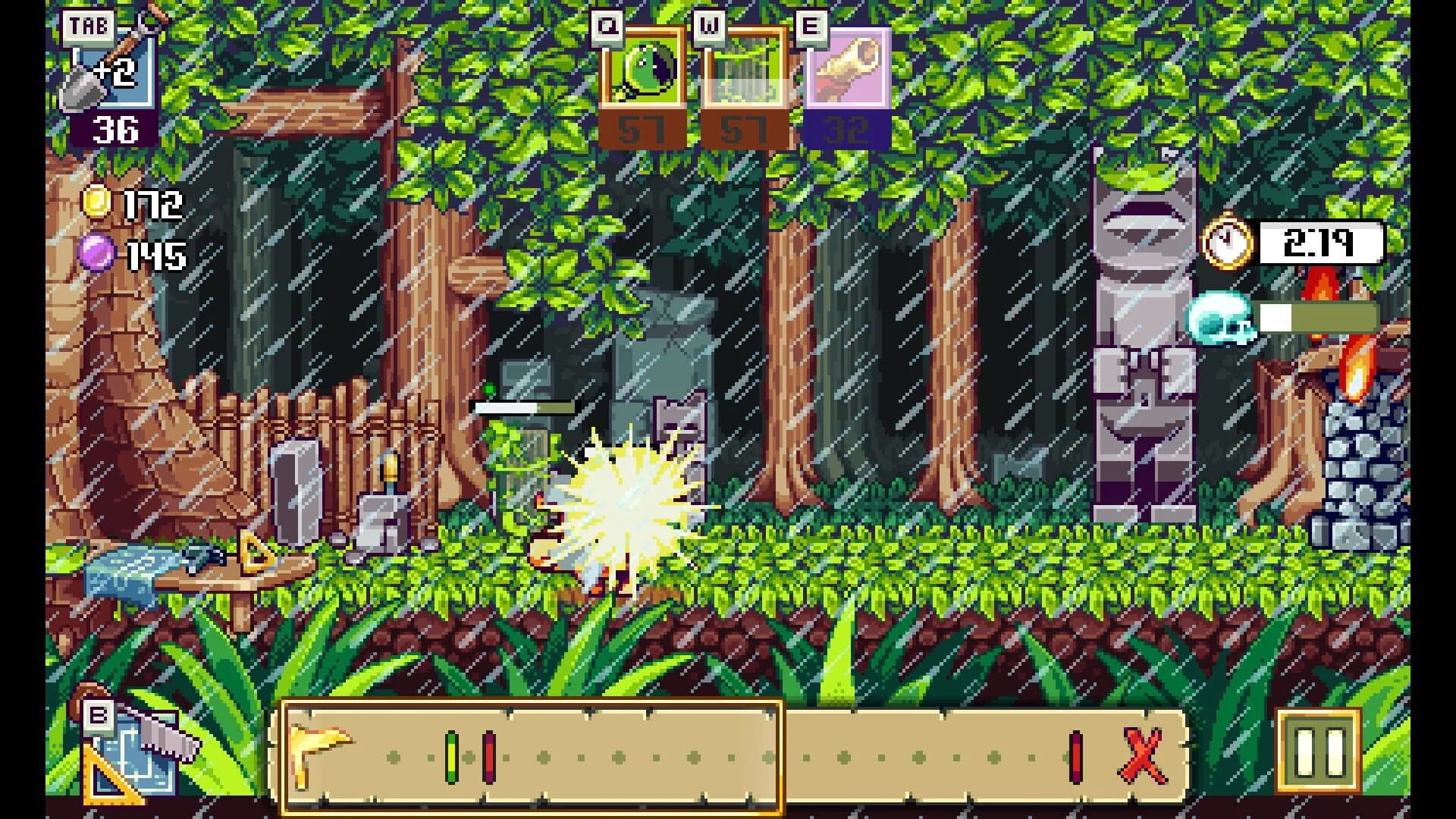
Task: Activate the Q magnifying glass ability
Action: (643, 74)
